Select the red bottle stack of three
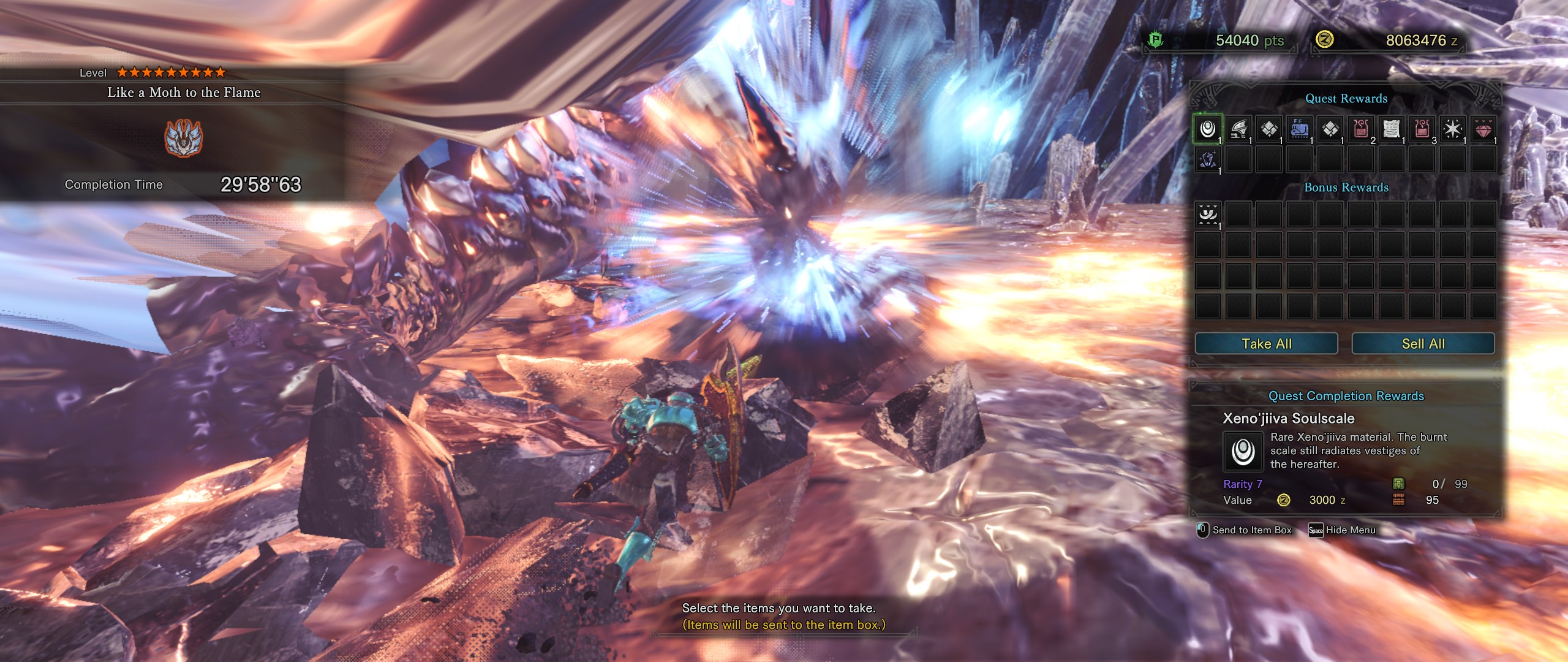The width and height of the screenshot is (1568, 662). [1422, 129]
